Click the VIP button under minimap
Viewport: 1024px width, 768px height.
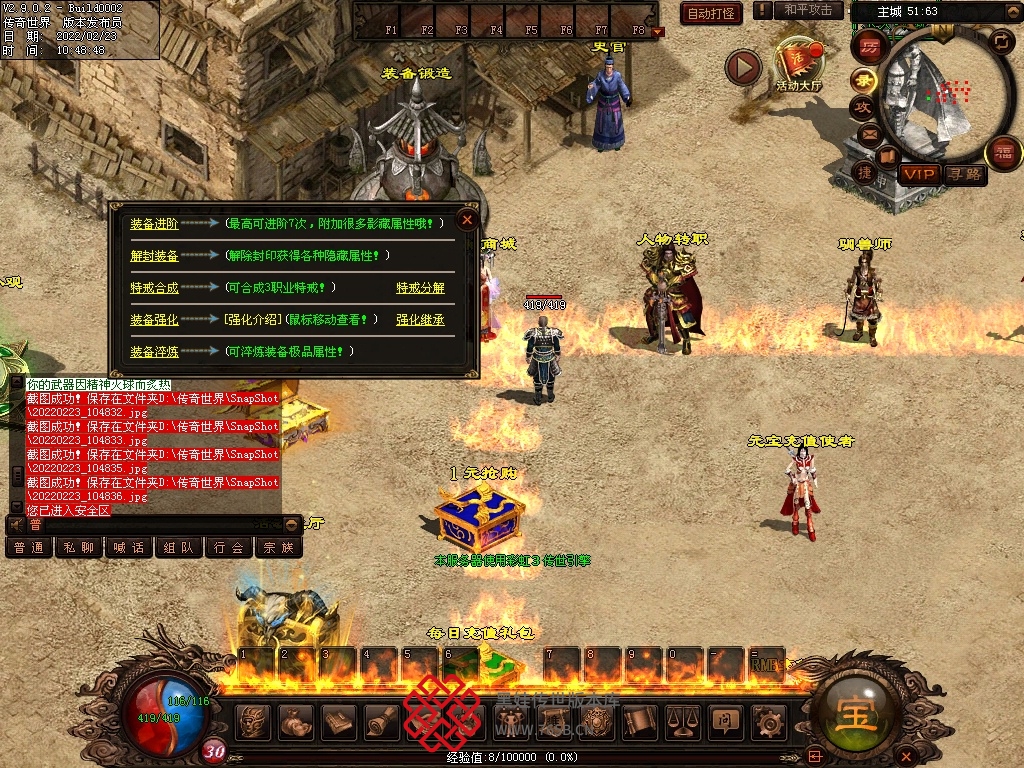tap(918, 174)
